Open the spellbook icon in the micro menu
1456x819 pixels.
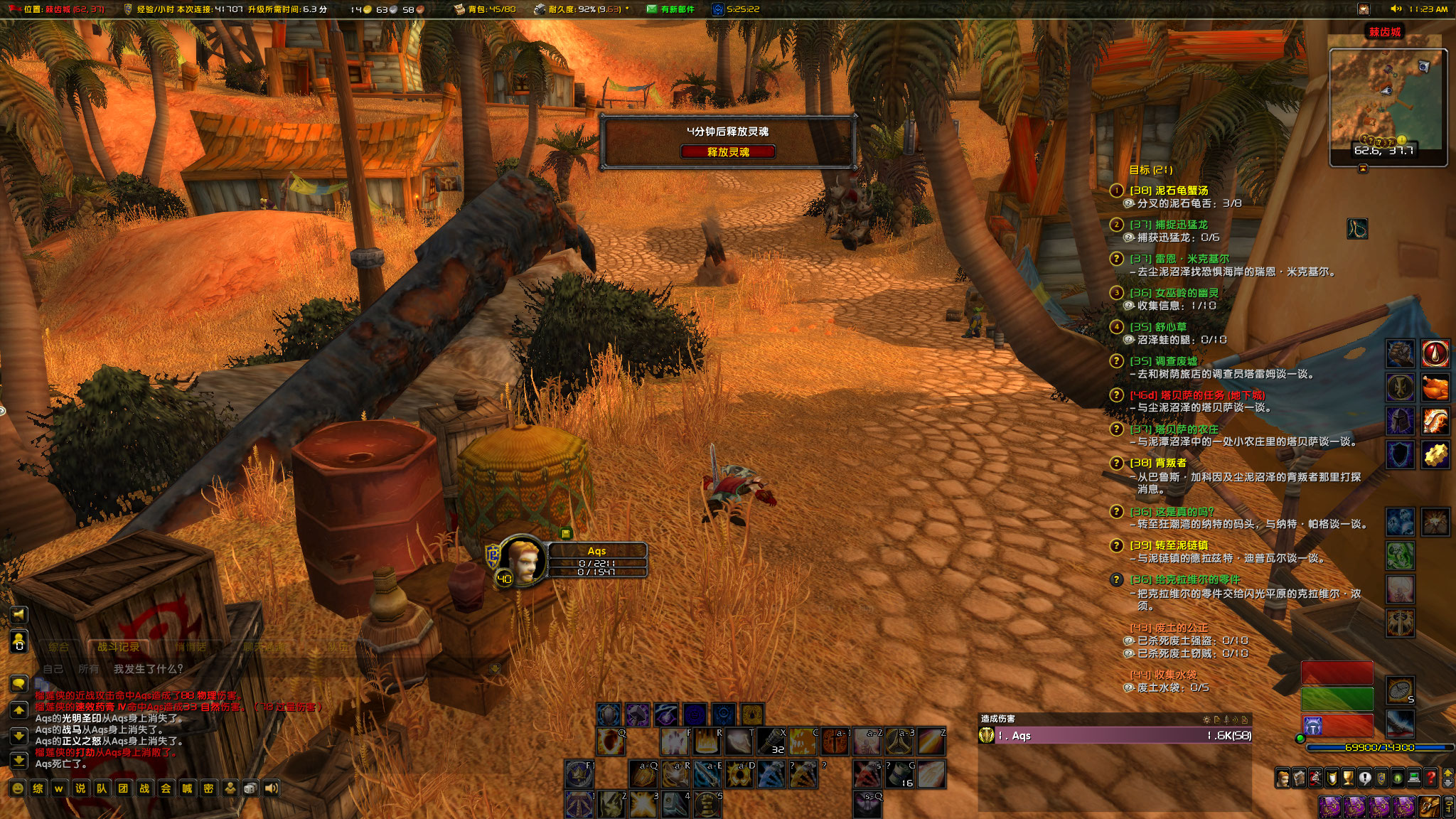[1299, 777]
